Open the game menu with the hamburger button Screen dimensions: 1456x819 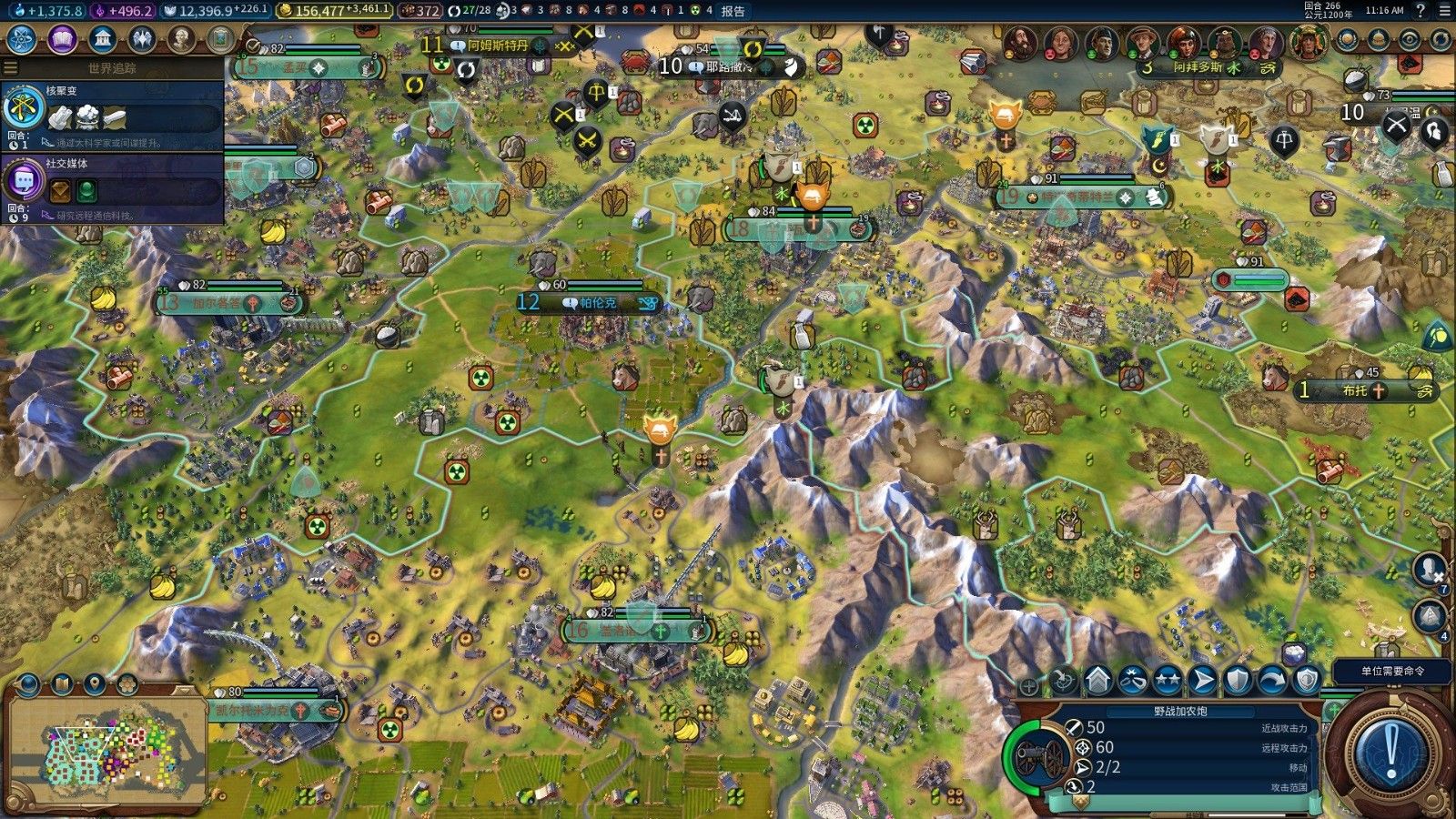point(1445,11)
